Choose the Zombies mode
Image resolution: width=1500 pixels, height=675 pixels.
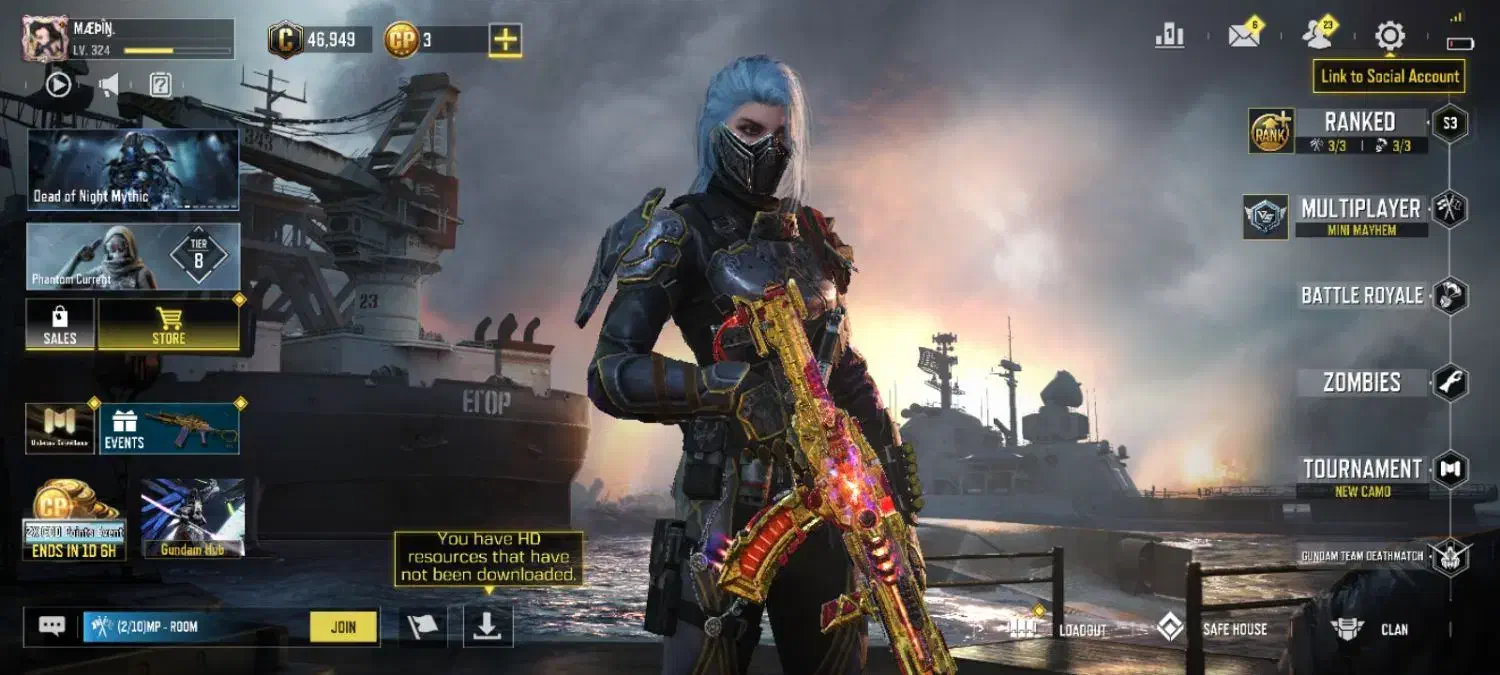tap(1362, 382)
